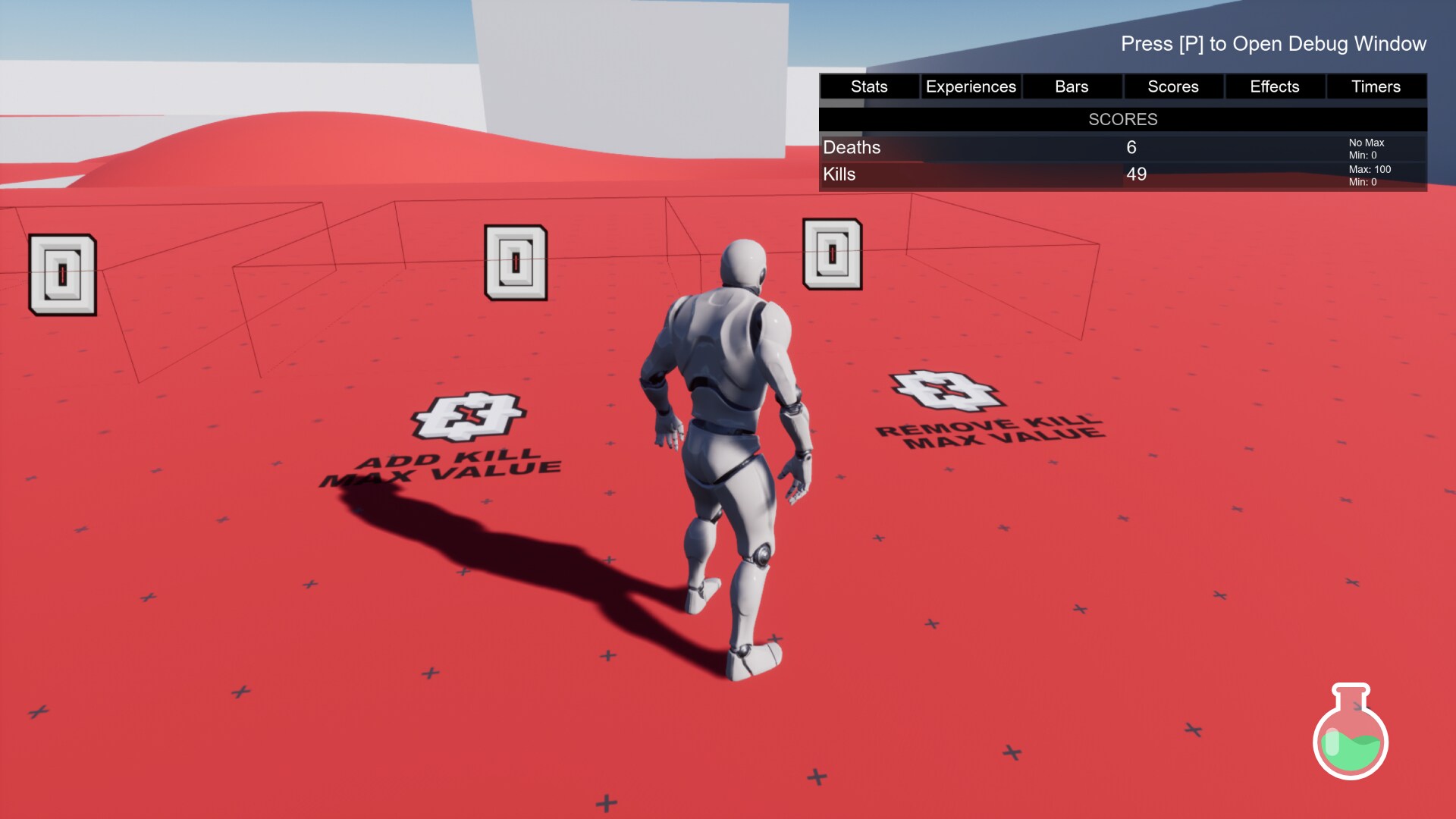
Task: Open the Effects panel section
Action: (1274, 86)
